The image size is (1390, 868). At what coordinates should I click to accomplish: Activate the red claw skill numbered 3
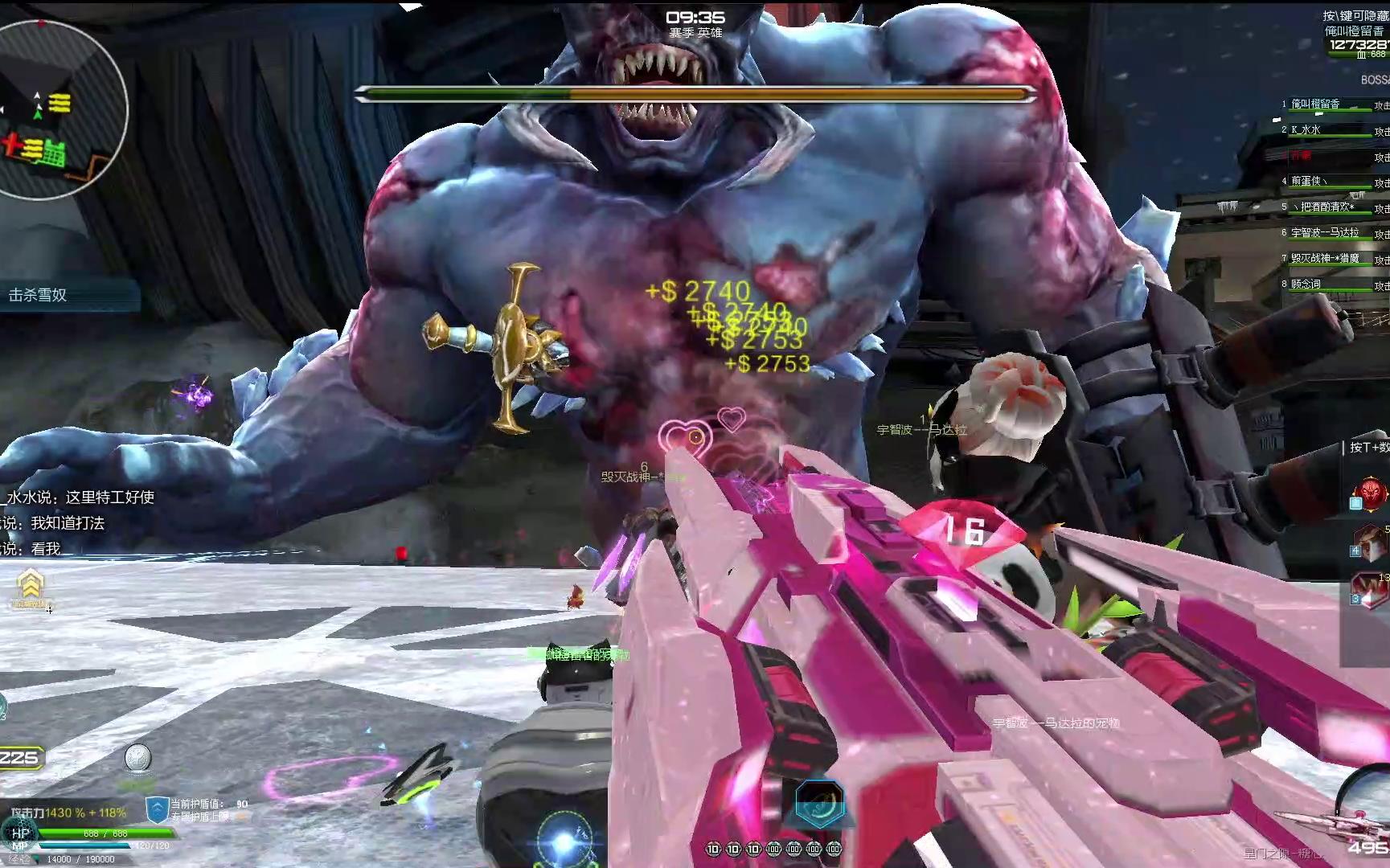(x=1371, y=589)
